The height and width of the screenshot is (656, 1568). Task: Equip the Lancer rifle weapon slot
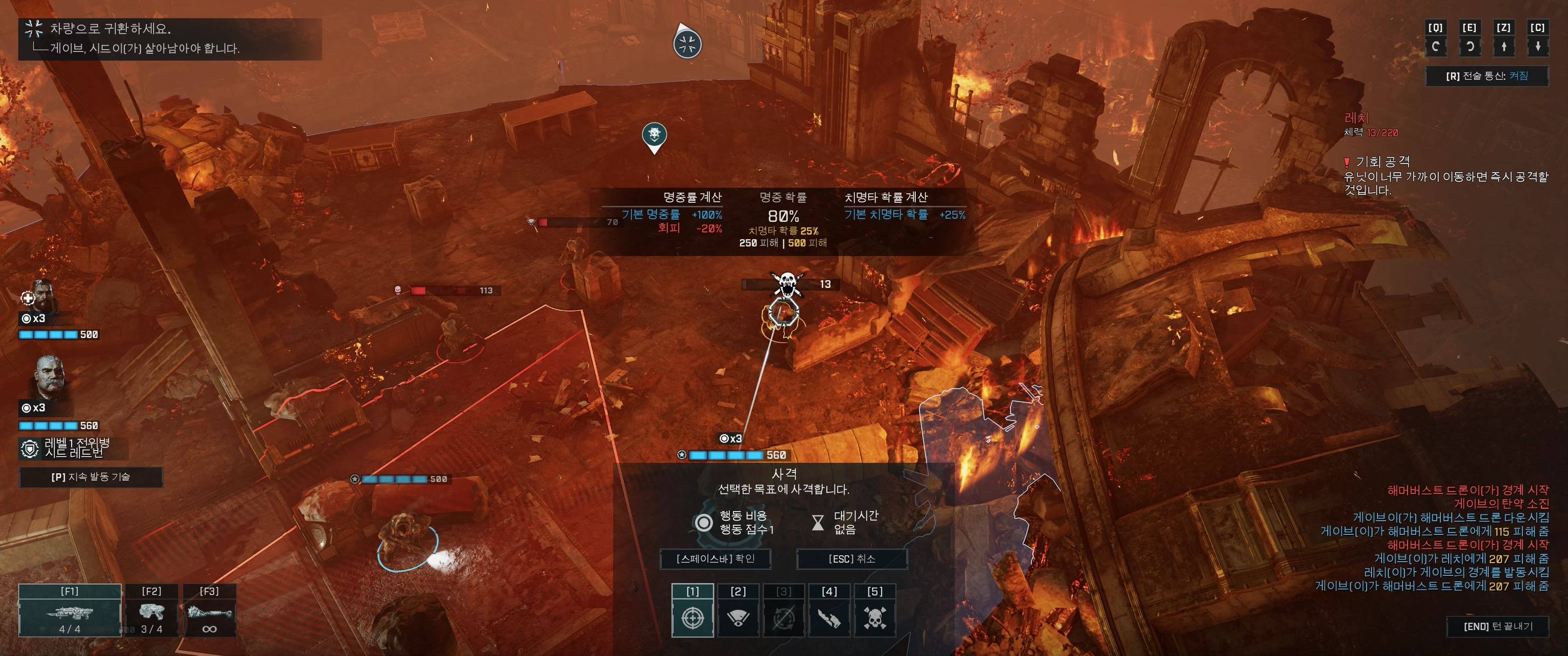70,610
